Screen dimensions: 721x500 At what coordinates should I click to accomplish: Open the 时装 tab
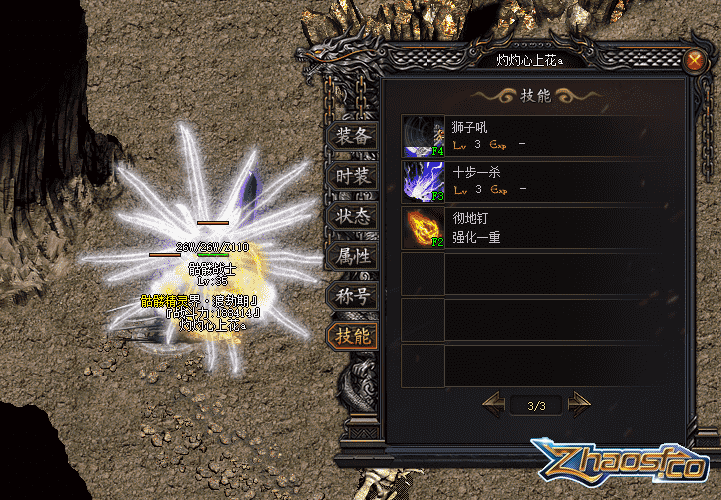click(x=352, y=177)
